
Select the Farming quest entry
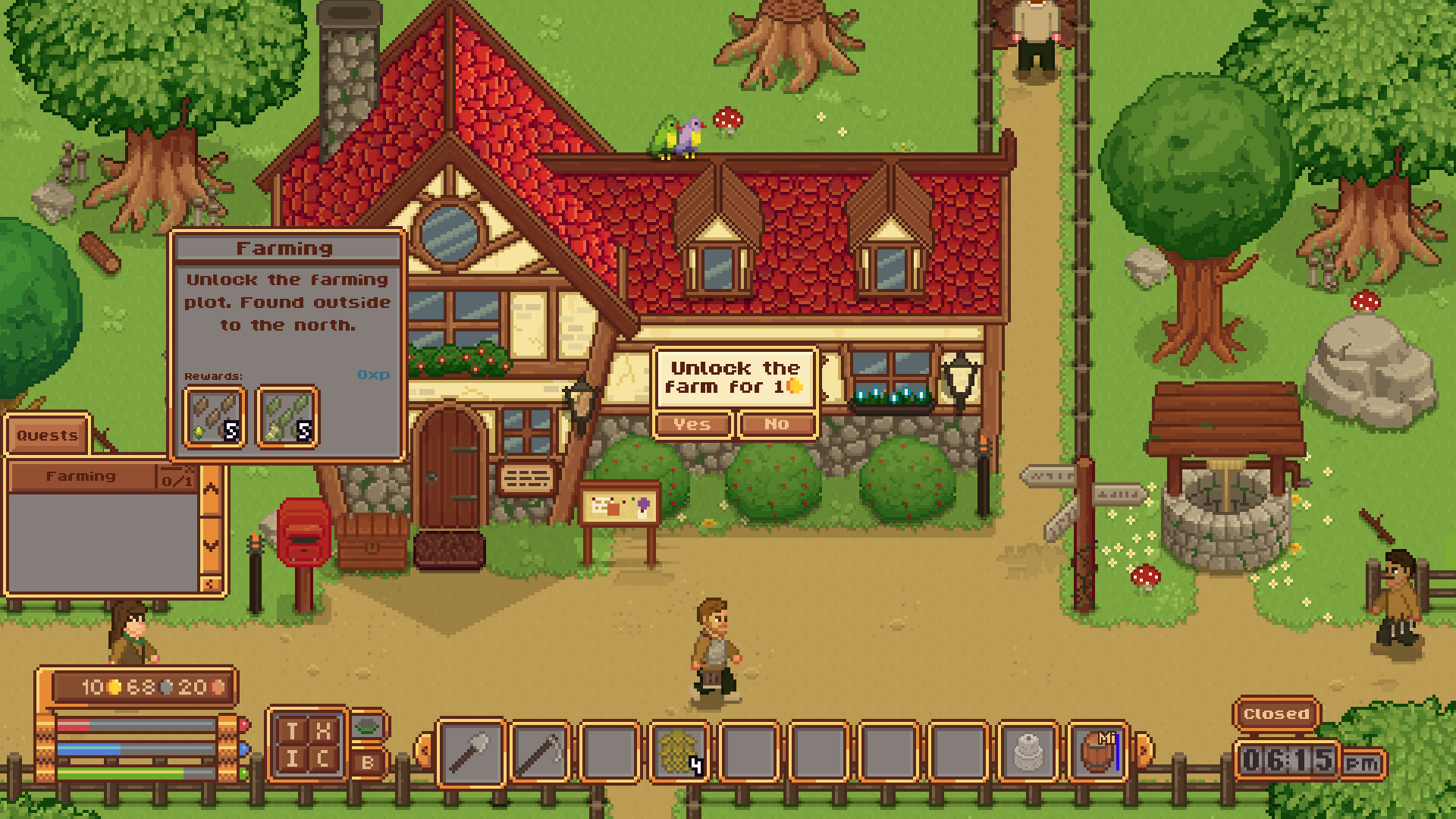[x=82, y=476]
